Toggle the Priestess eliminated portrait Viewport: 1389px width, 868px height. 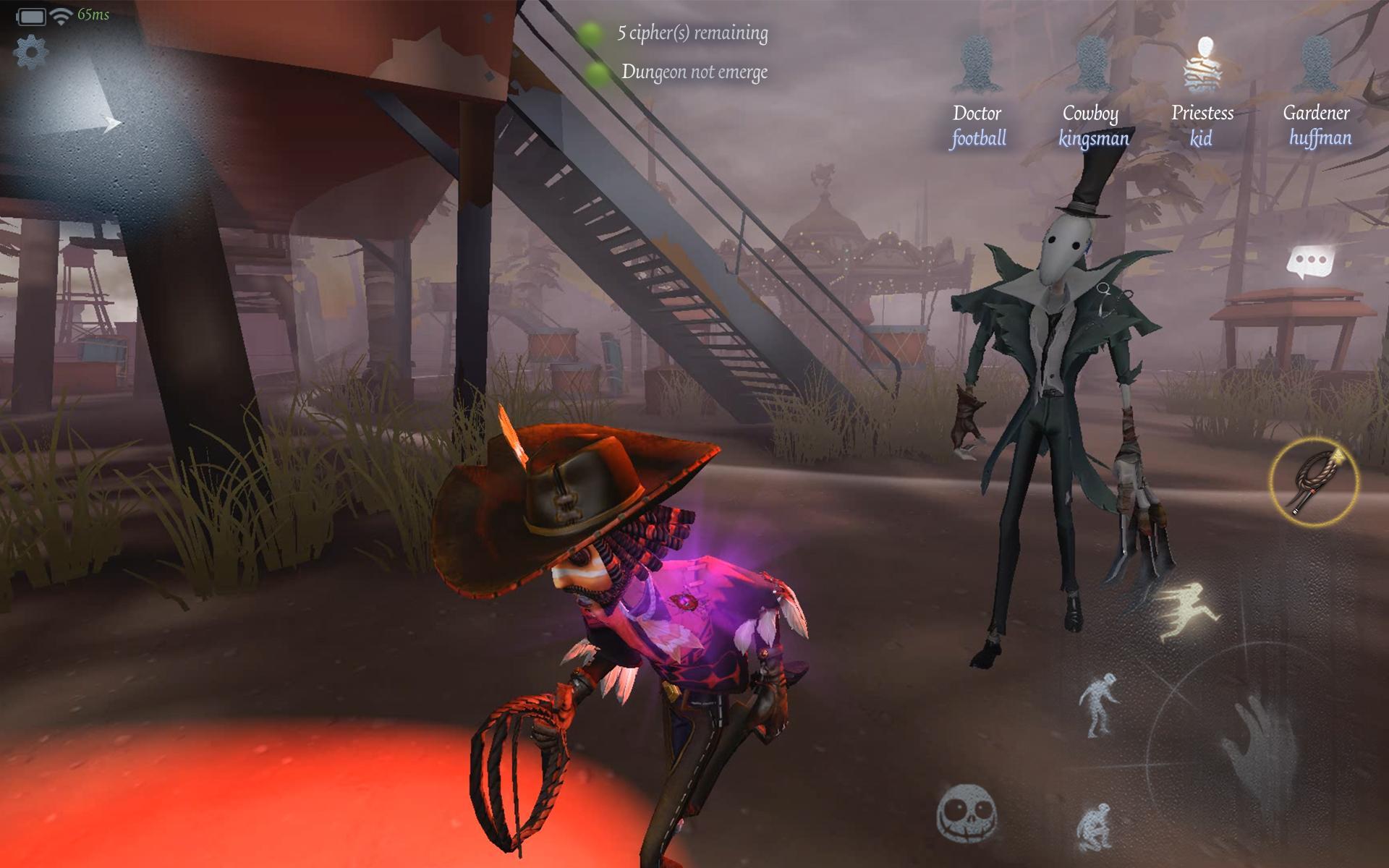[1202, 65]
